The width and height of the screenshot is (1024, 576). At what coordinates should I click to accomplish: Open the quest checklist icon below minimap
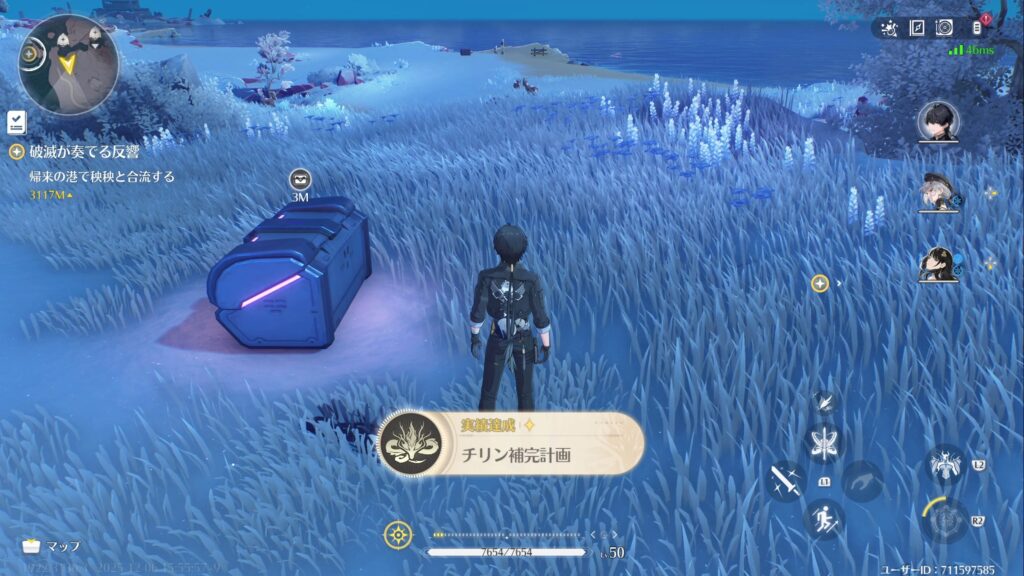click(16, 122)
